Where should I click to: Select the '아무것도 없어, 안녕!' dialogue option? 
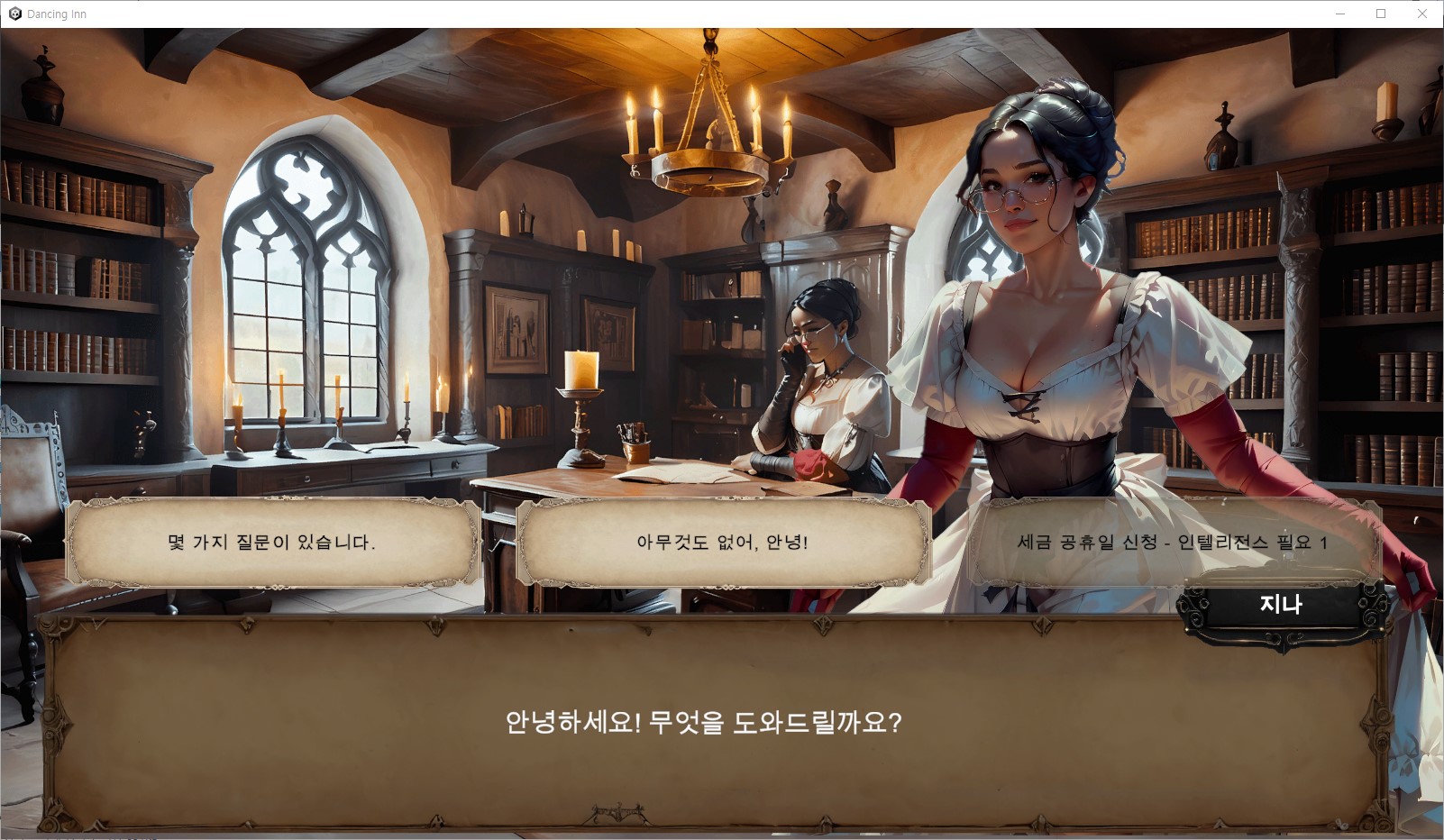(722, 543)
